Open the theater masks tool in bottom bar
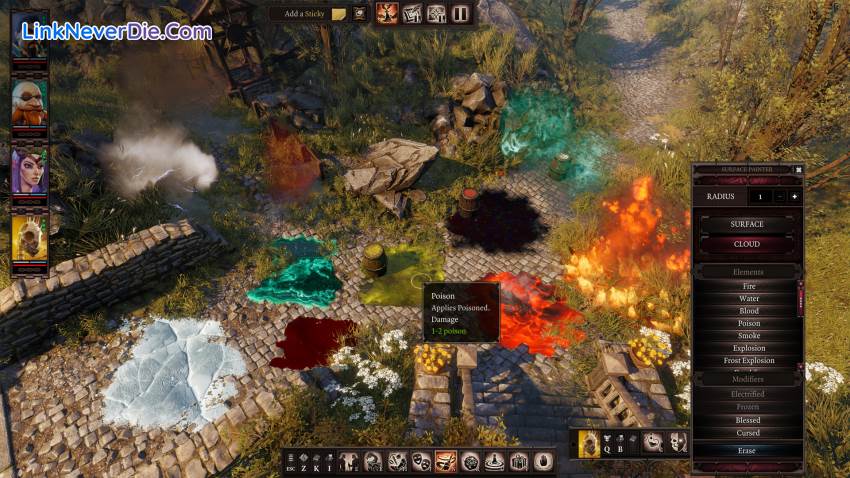Image resolution: width=850 pixels, height=478 pixels. (421, 461)
